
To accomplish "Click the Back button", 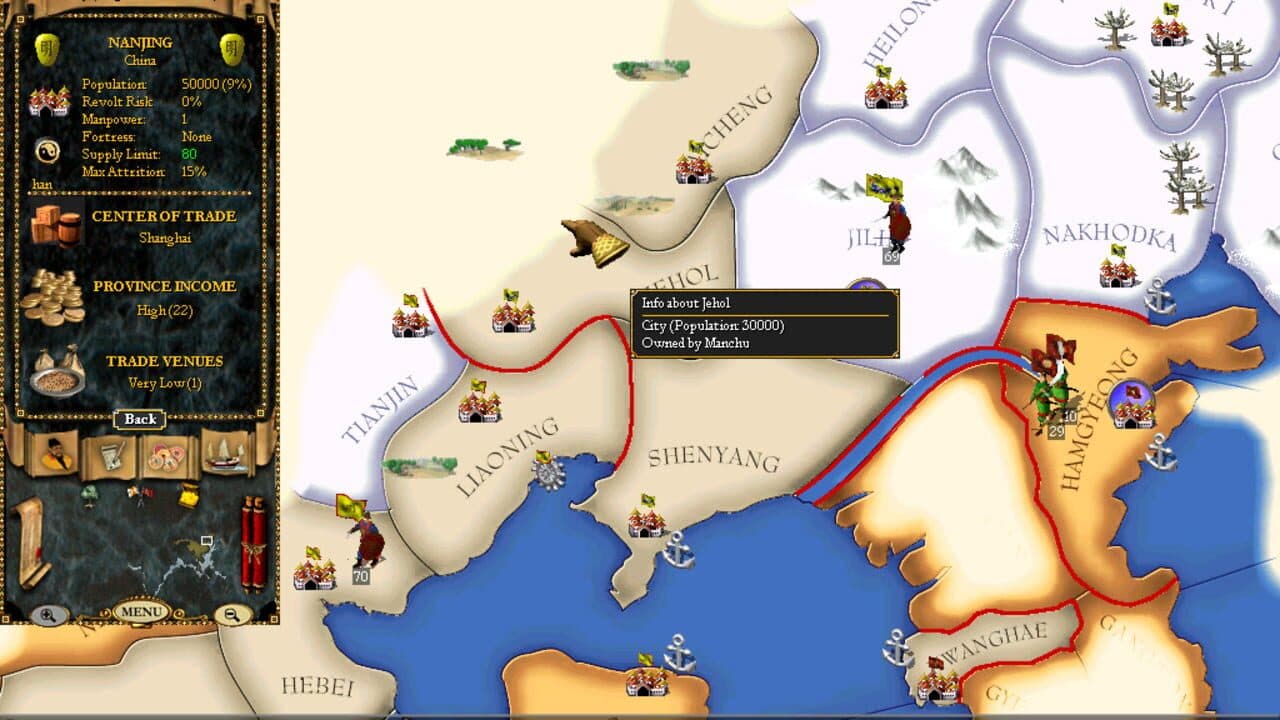I will click(139, 419).
